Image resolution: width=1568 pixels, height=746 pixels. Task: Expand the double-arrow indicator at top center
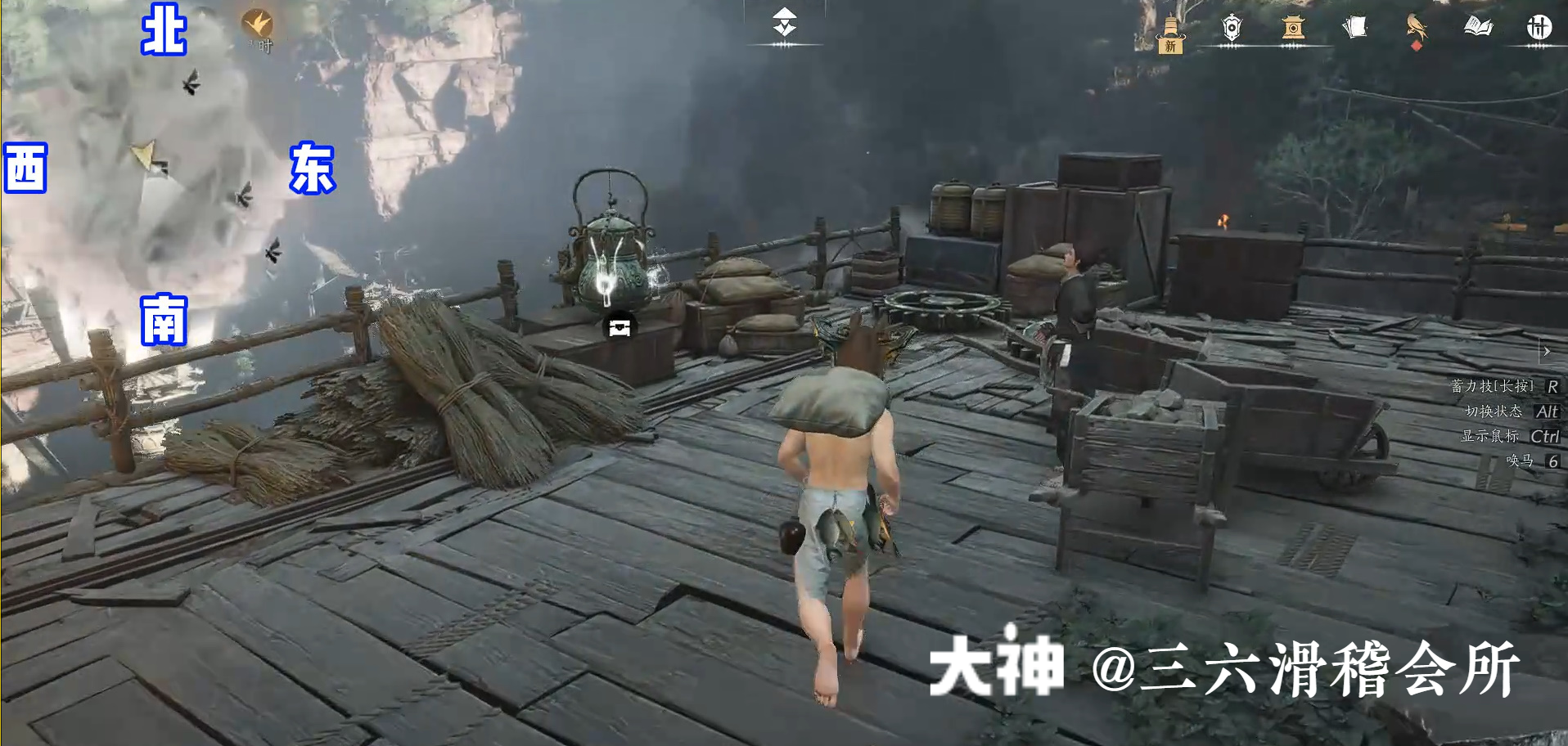(x=783, y=20)
